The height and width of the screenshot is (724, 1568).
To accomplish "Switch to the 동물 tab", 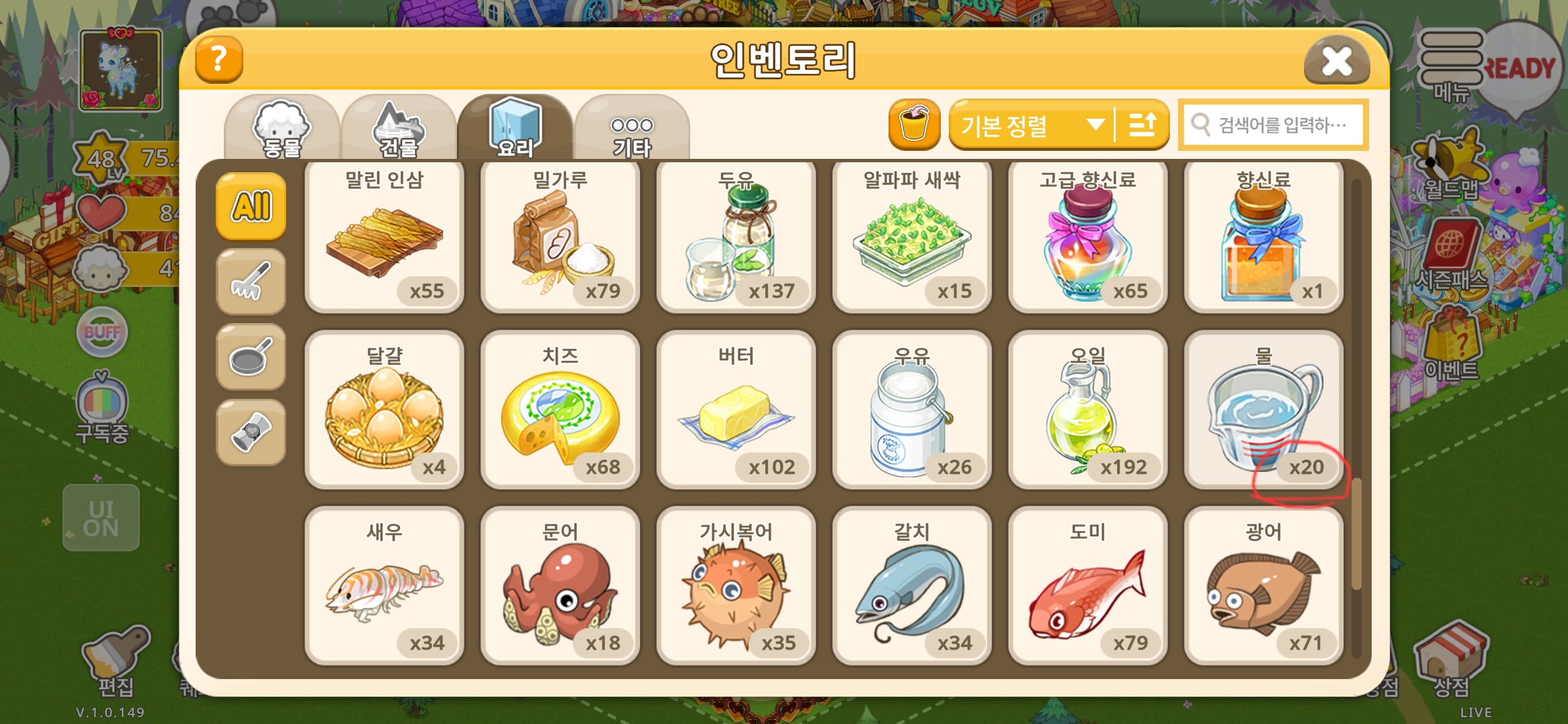I will 281,129.
